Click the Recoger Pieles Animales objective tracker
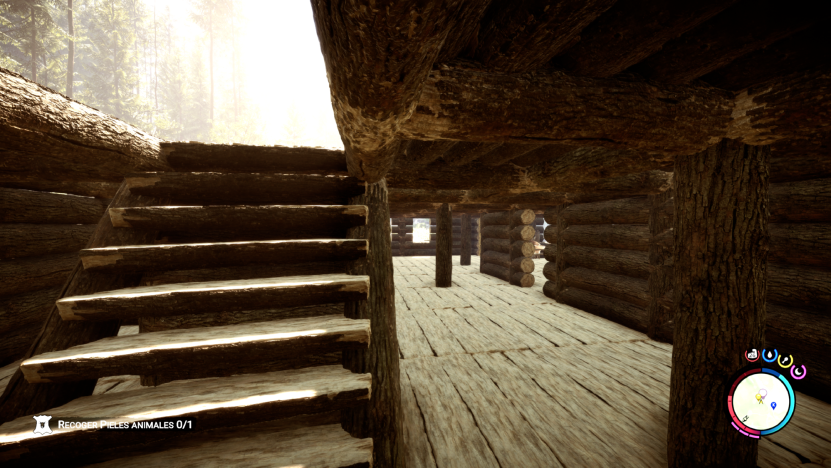This screenshot has height=468, width=831. coord(124,425)
